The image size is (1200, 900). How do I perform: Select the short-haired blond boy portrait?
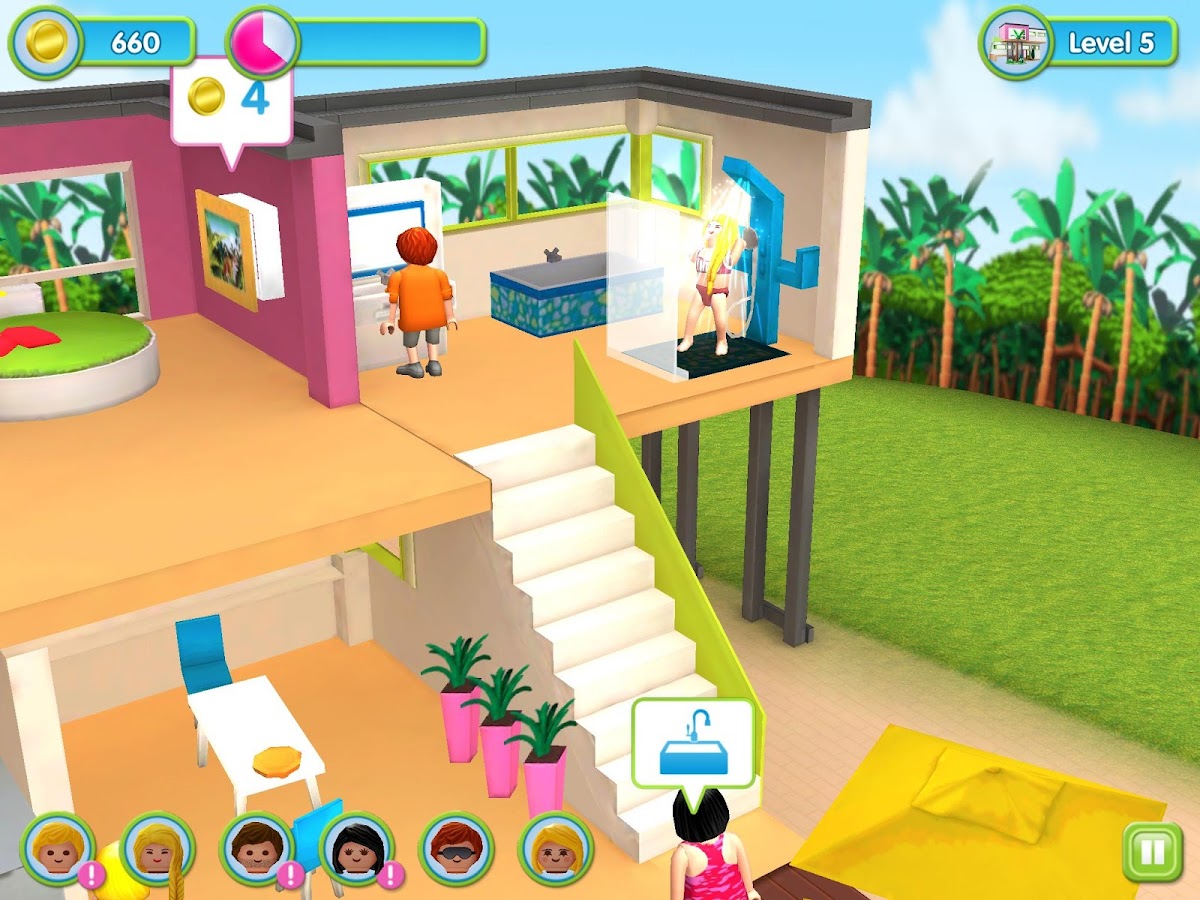pos(57,849)
